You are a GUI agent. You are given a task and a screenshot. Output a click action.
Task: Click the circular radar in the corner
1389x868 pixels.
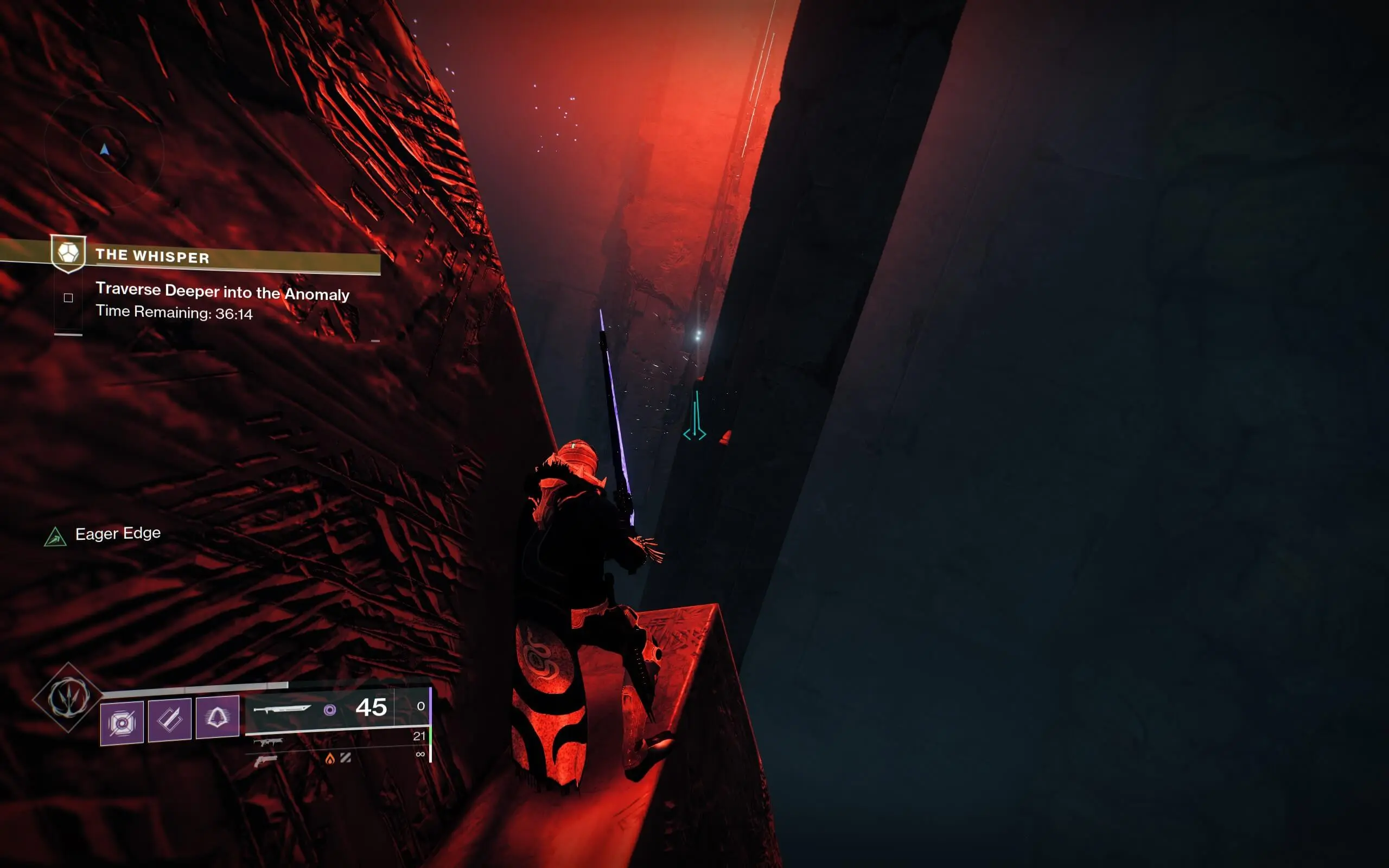(105, 151)
